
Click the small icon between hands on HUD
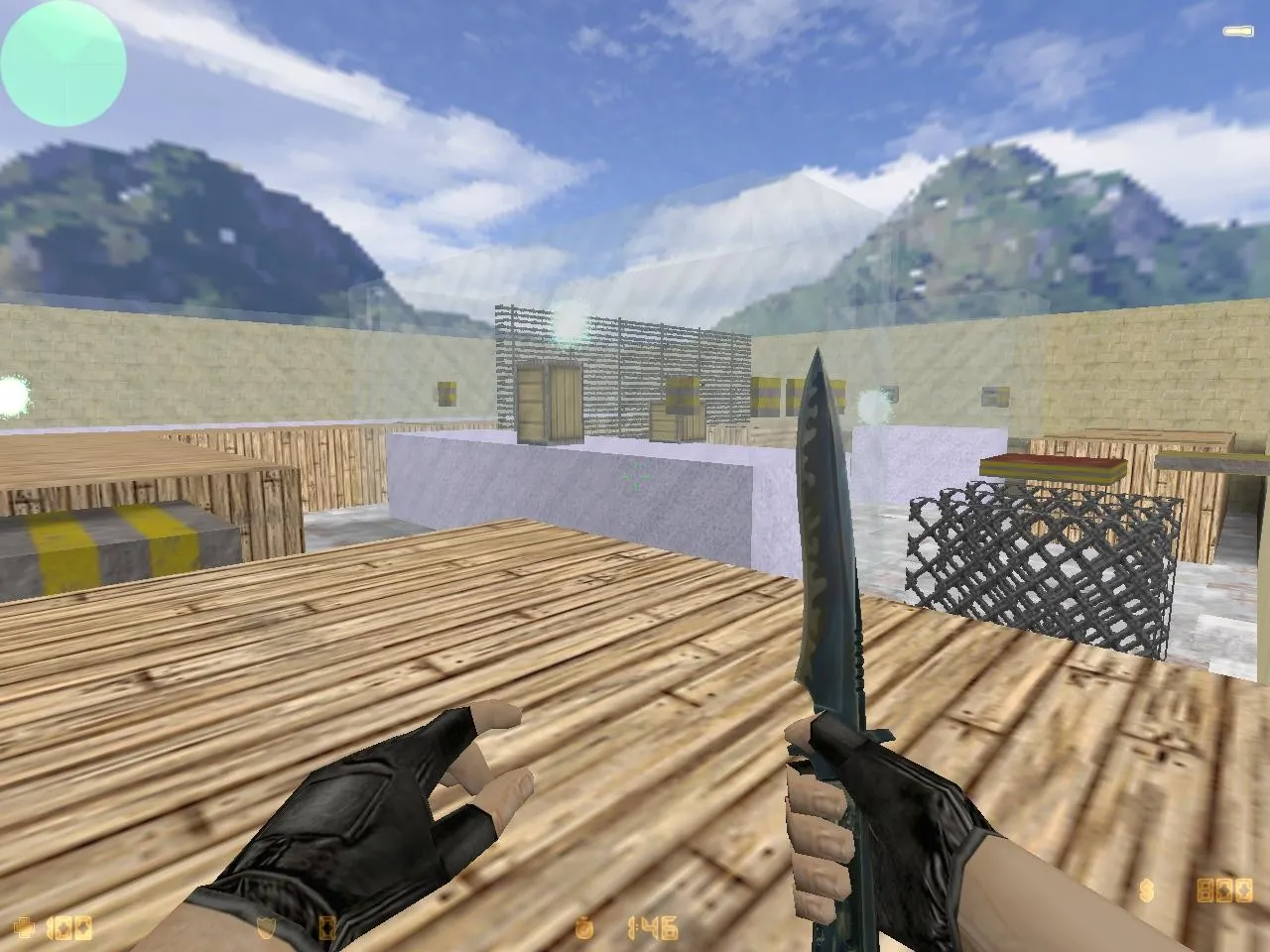(x=325, y=927)
